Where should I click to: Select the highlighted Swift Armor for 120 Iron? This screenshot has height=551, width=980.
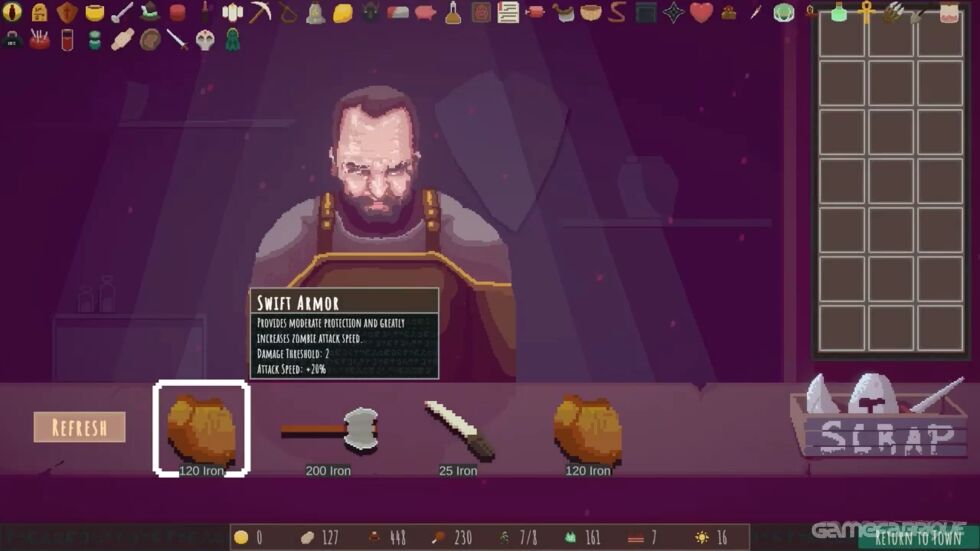click(201, 428)
